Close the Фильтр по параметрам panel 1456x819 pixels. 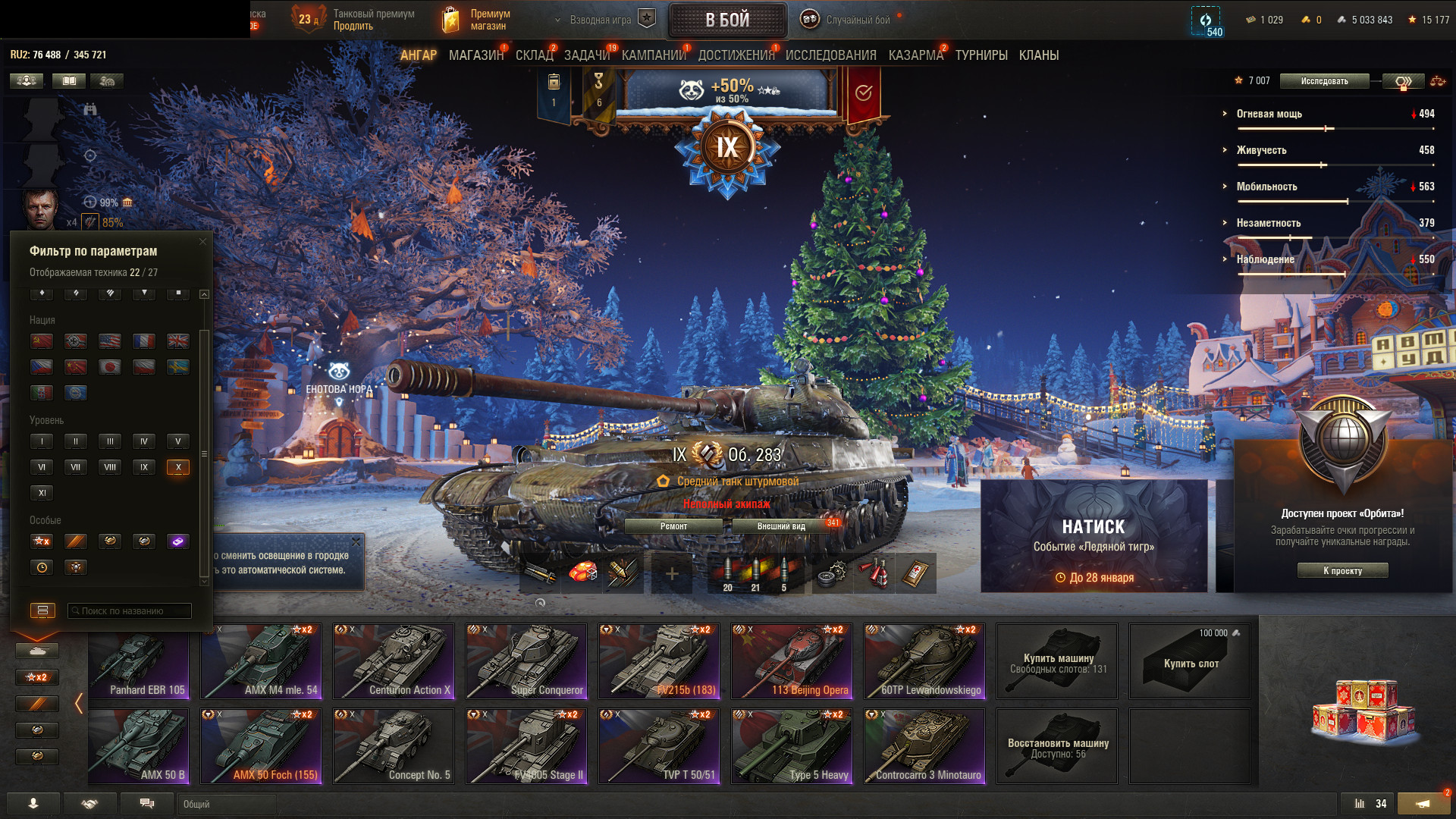[202, 242]
